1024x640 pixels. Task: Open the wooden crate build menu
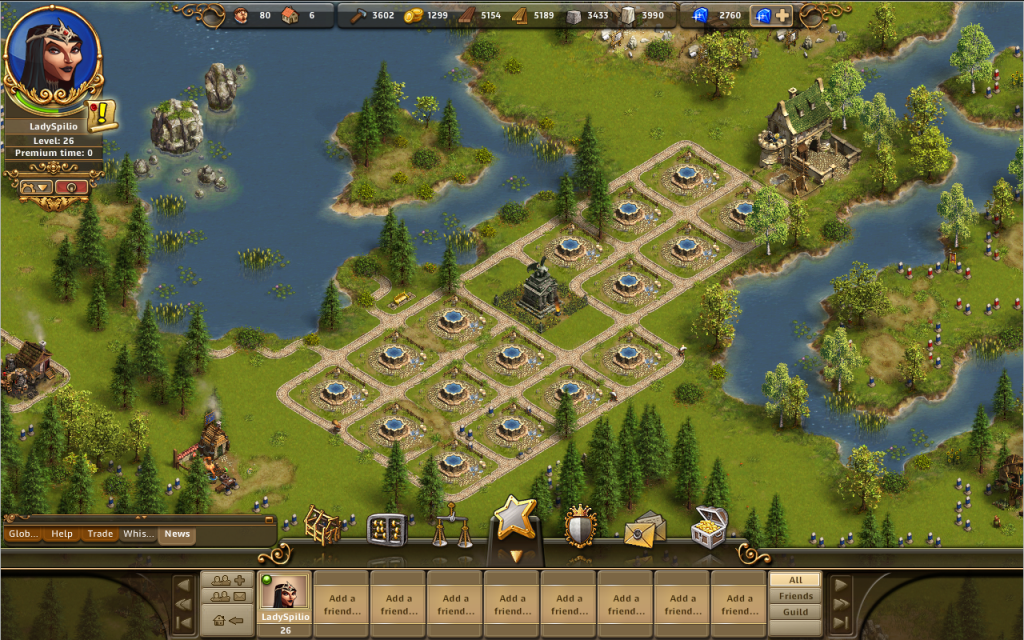coord(322,527)
